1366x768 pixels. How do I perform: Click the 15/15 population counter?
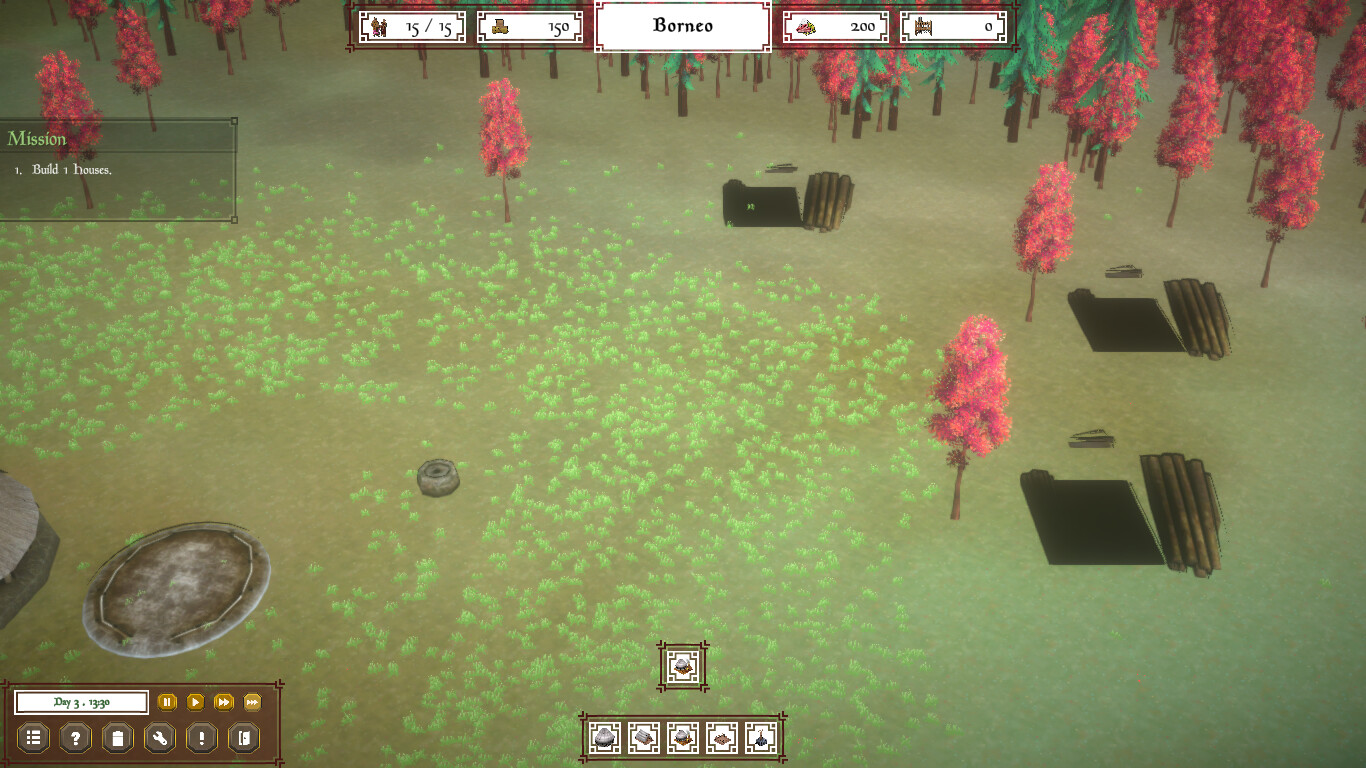click(x=411, y=27)
